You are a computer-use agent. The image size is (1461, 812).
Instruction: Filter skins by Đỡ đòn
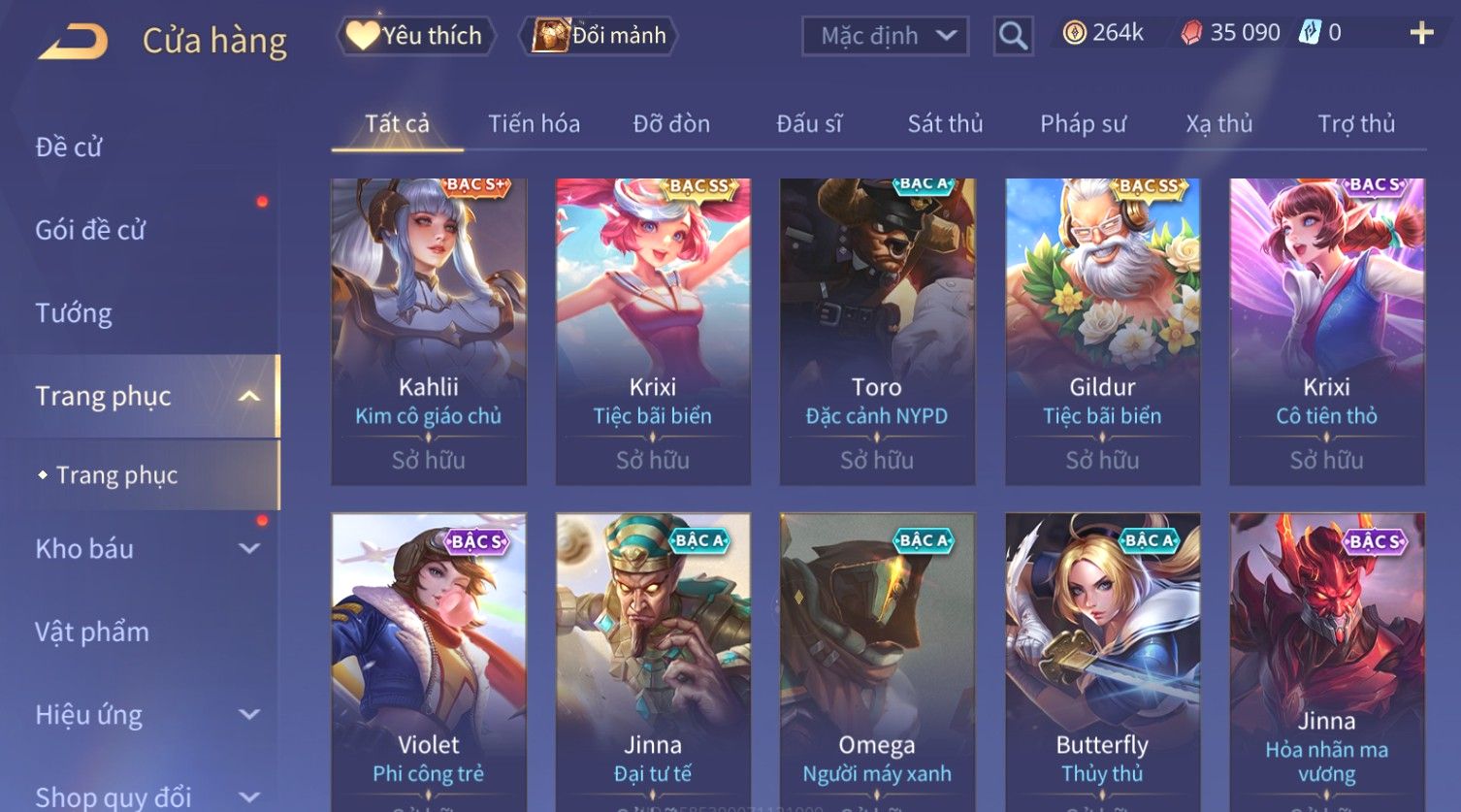(671, 124)
